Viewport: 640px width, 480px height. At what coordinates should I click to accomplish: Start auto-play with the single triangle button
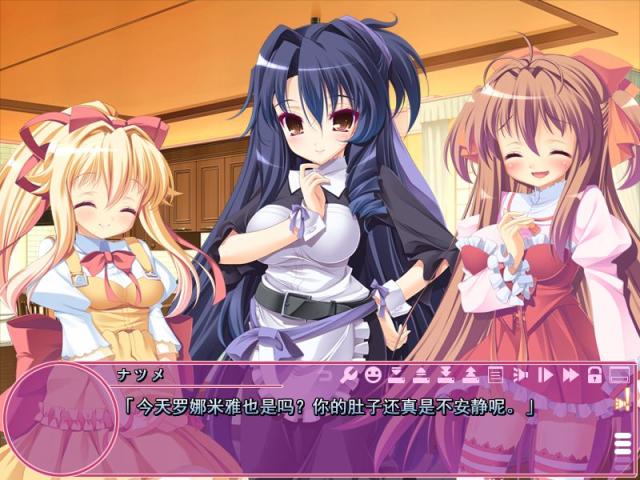pyautogui.click(x=546, y=375)
